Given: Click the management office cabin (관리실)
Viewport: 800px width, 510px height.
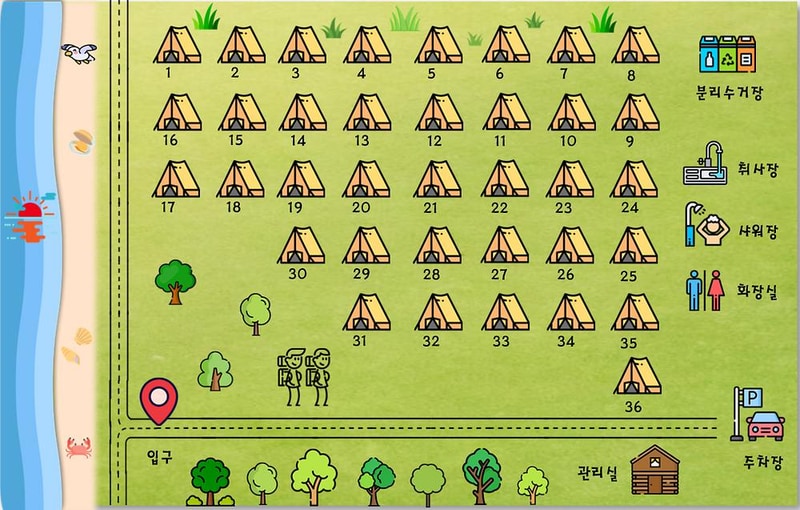Looking at the screenshot, I should (x=654, y=469).
